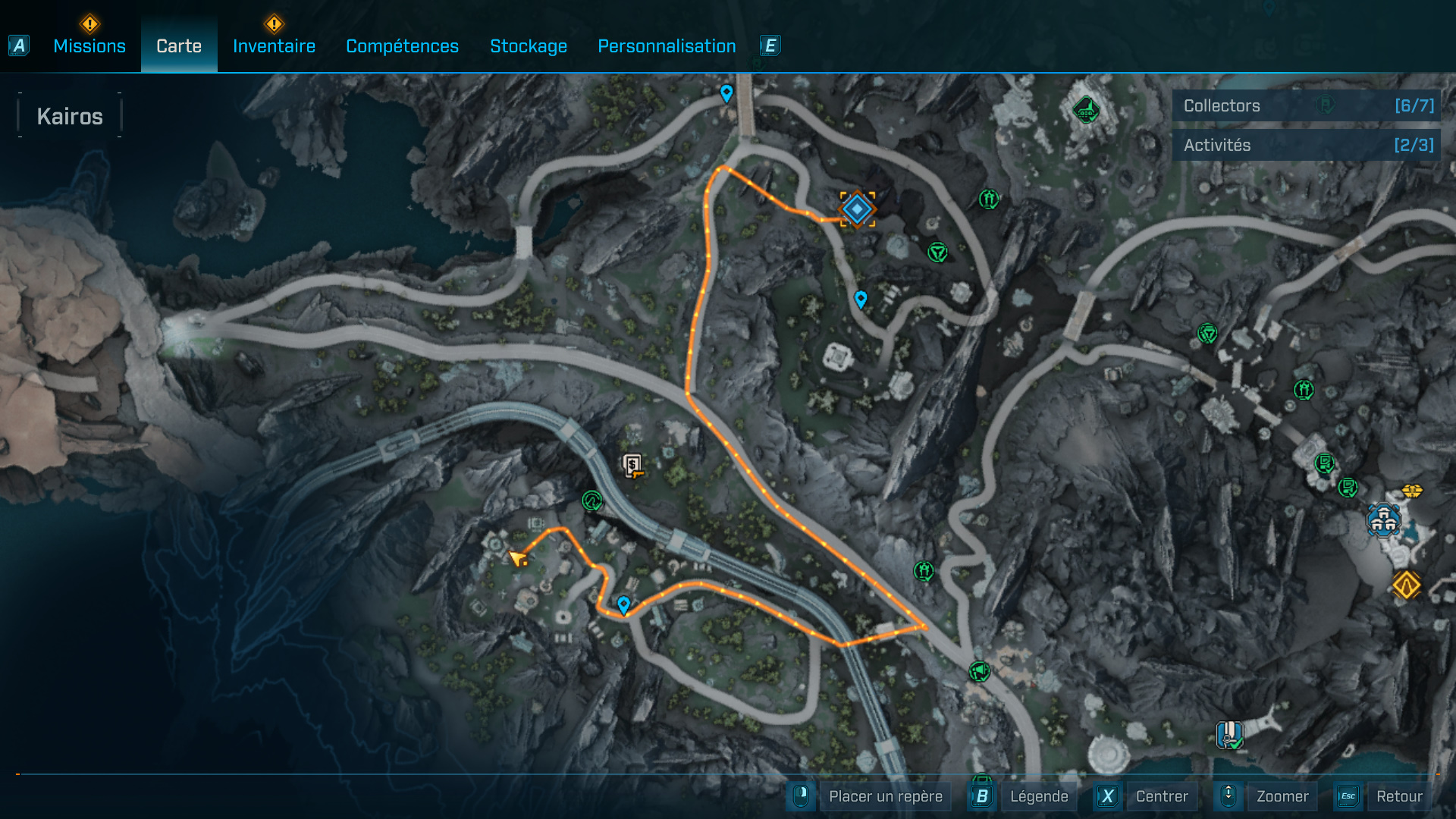Go to the Compétences tab

coord(402,46)
